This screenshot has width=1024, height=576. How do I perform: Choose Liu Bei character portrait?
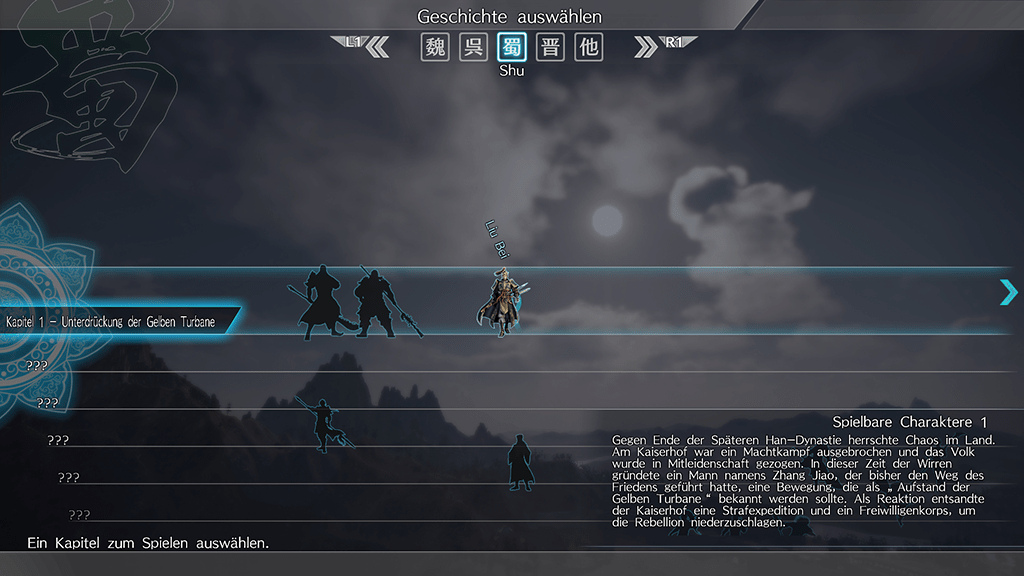(502, 301)
